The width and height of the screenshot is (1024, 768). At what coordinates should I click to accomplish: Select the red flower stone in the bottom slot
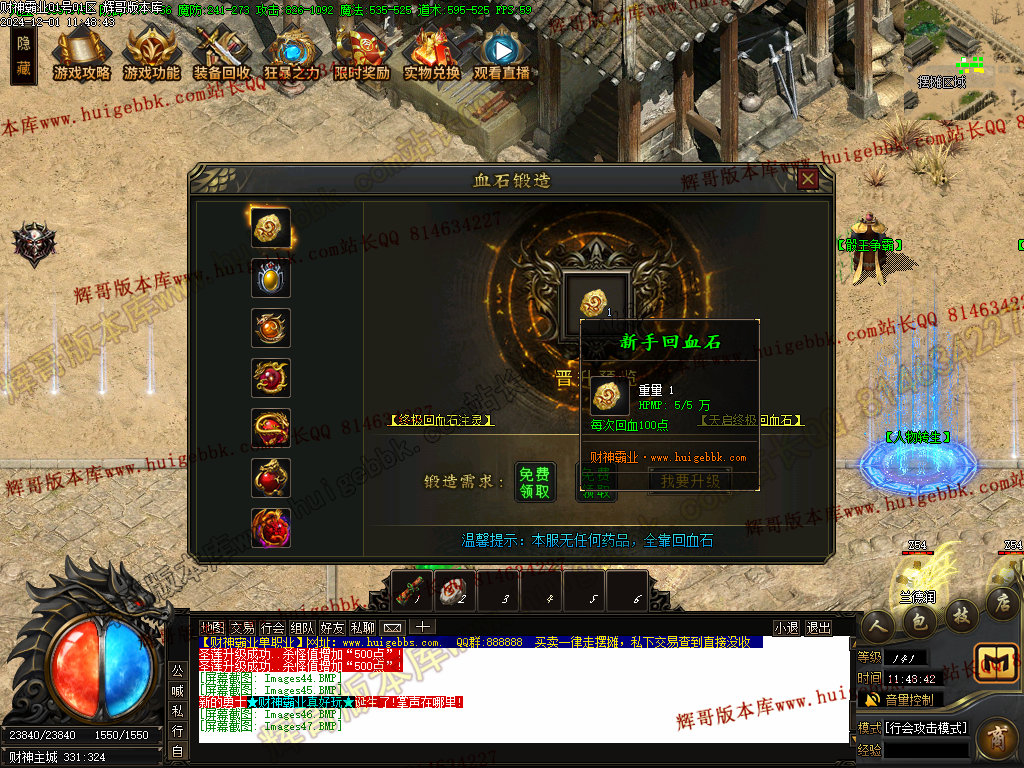click(271, 528)
